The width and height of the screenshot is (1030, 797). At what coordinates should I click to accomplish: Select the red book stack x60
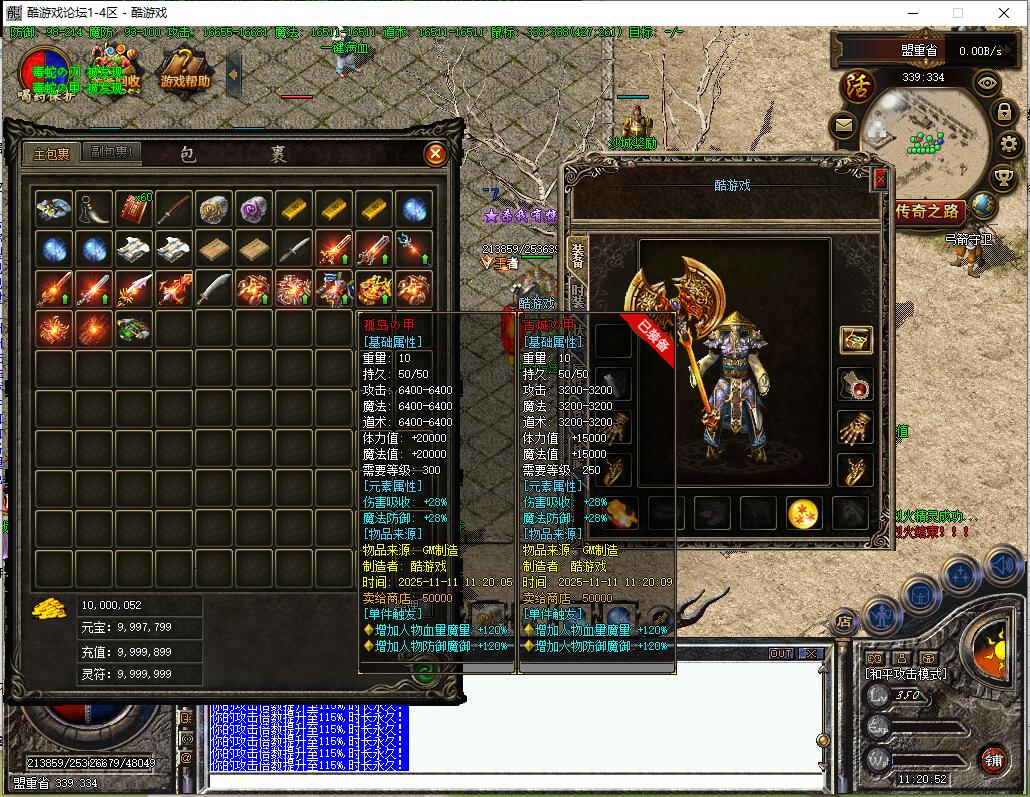(133, 208)
